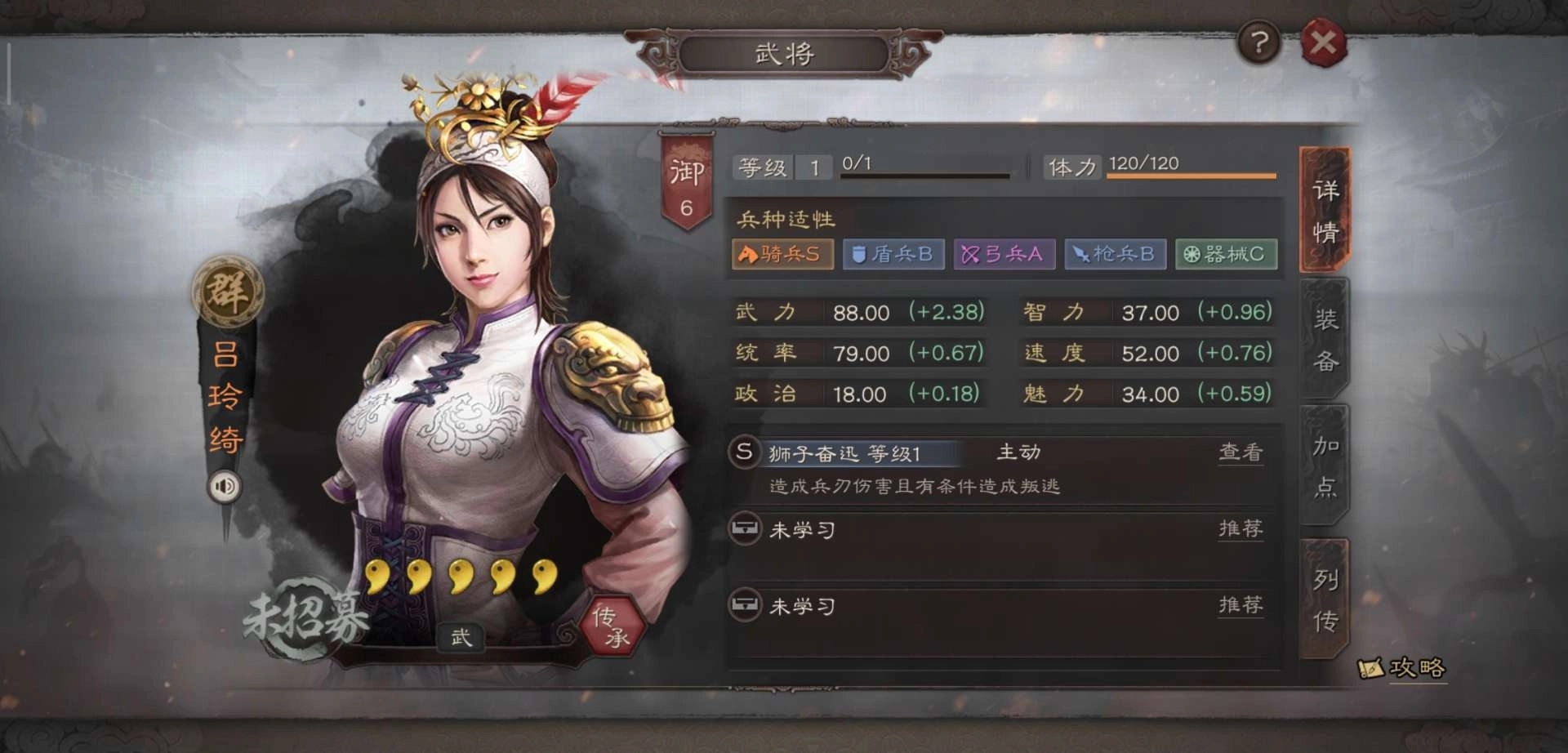The width and height of the screenshot is (1568, 753).
Task: Click the 狮子奋迅 S skill icon
Action: pyautogui.click(x=743, y=453)
